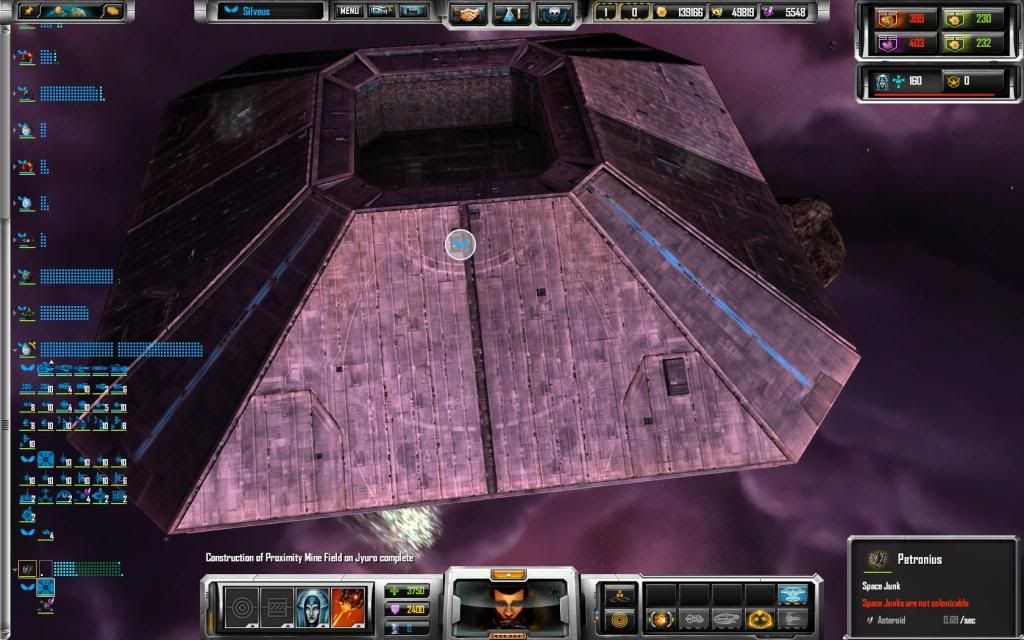Open the research flask screen

point(508,14)
